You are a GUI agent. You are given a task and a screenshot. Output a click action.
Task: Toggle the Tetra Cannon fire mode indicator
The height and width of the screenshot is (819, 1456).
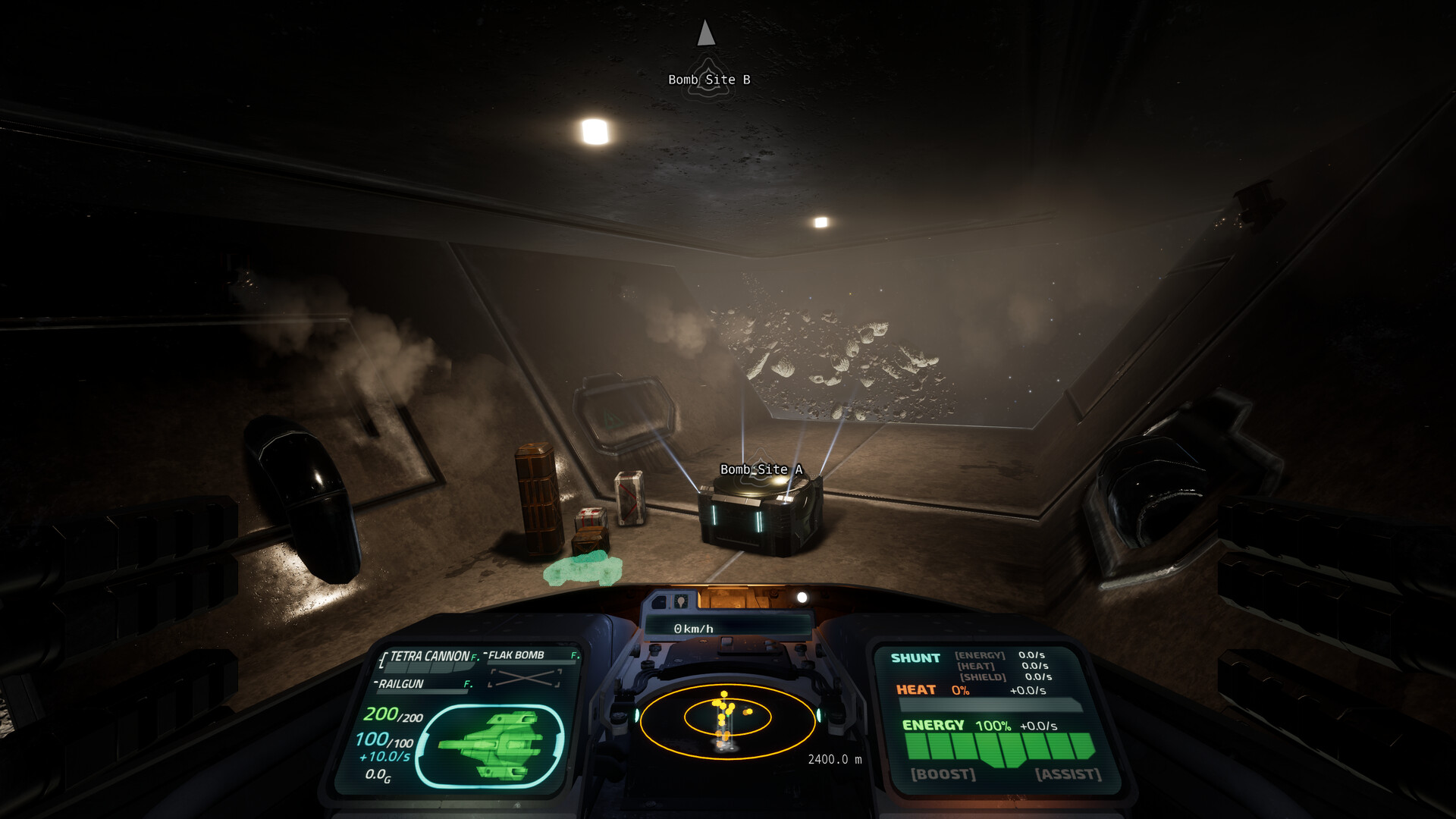pos(474,657)
